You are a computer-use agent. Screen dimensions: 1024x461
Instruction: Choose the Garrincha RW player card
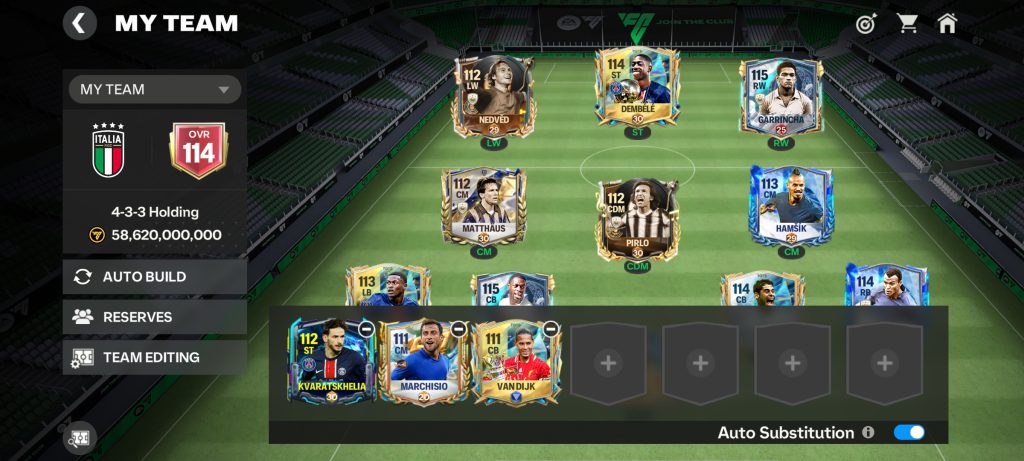[781, 98]
